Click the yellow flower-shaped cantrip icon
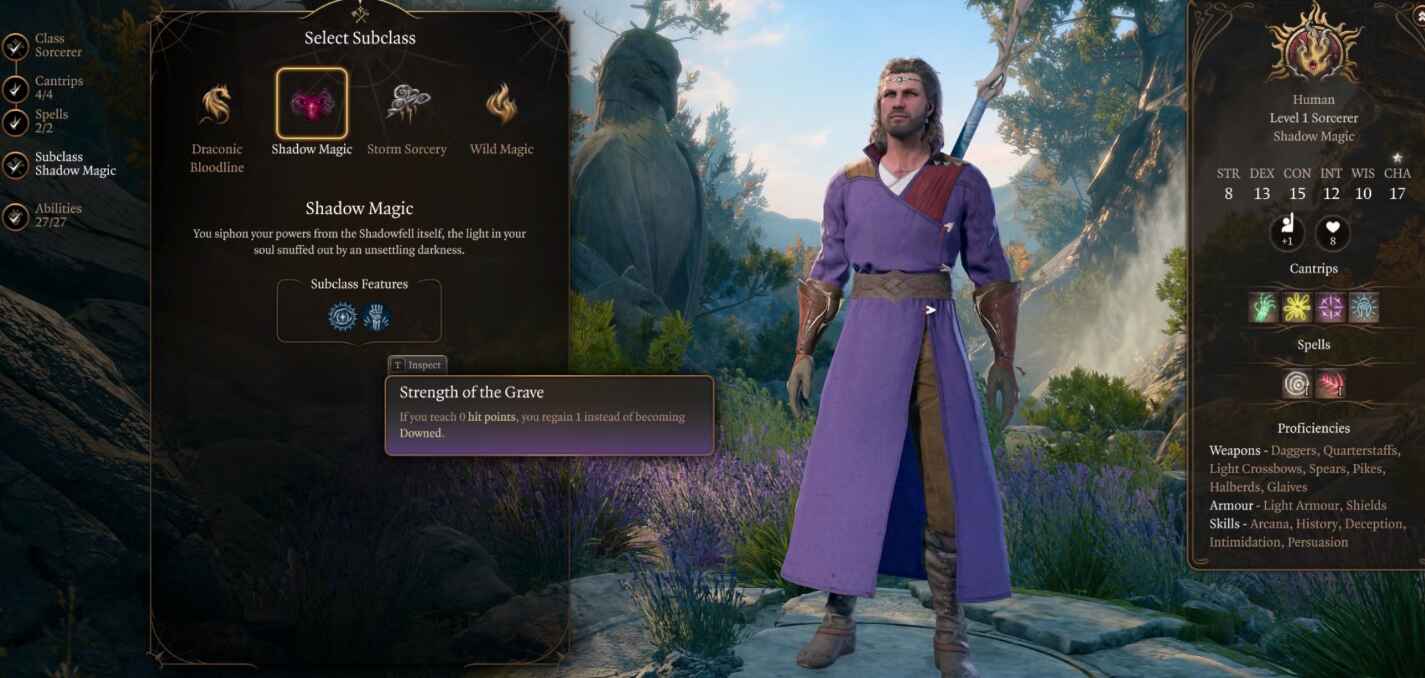This screenshot has width=1425, height=678. coord(1297,308)
